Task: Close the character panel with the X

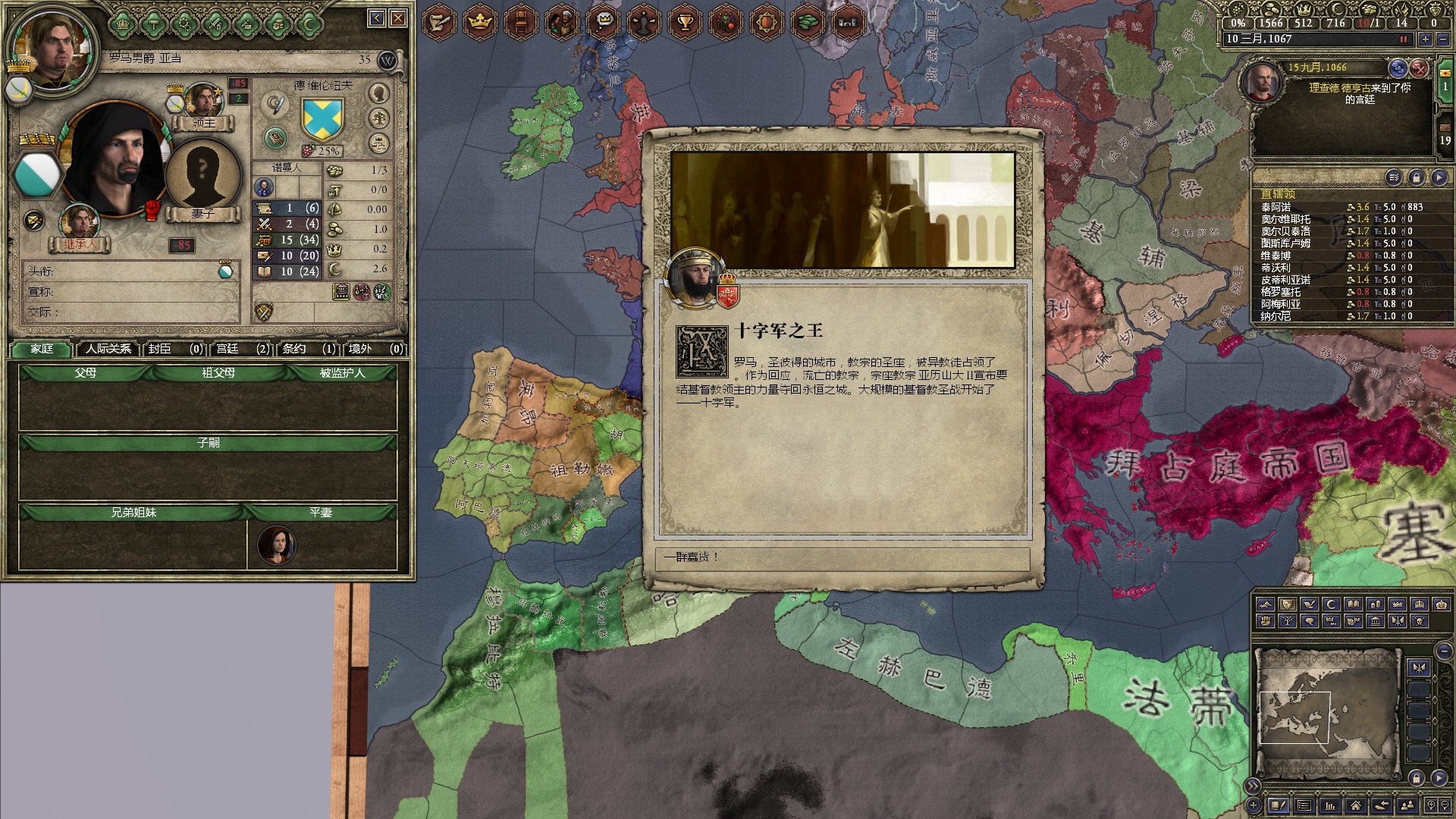Action: [398, 18]
